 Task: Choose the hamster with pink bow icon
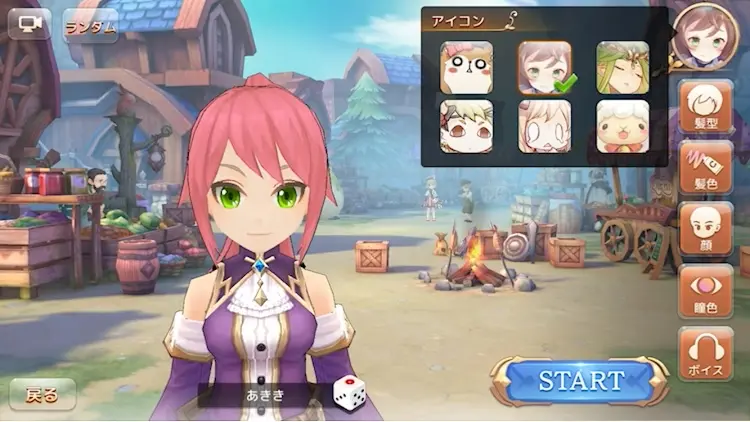coord(467,68)
